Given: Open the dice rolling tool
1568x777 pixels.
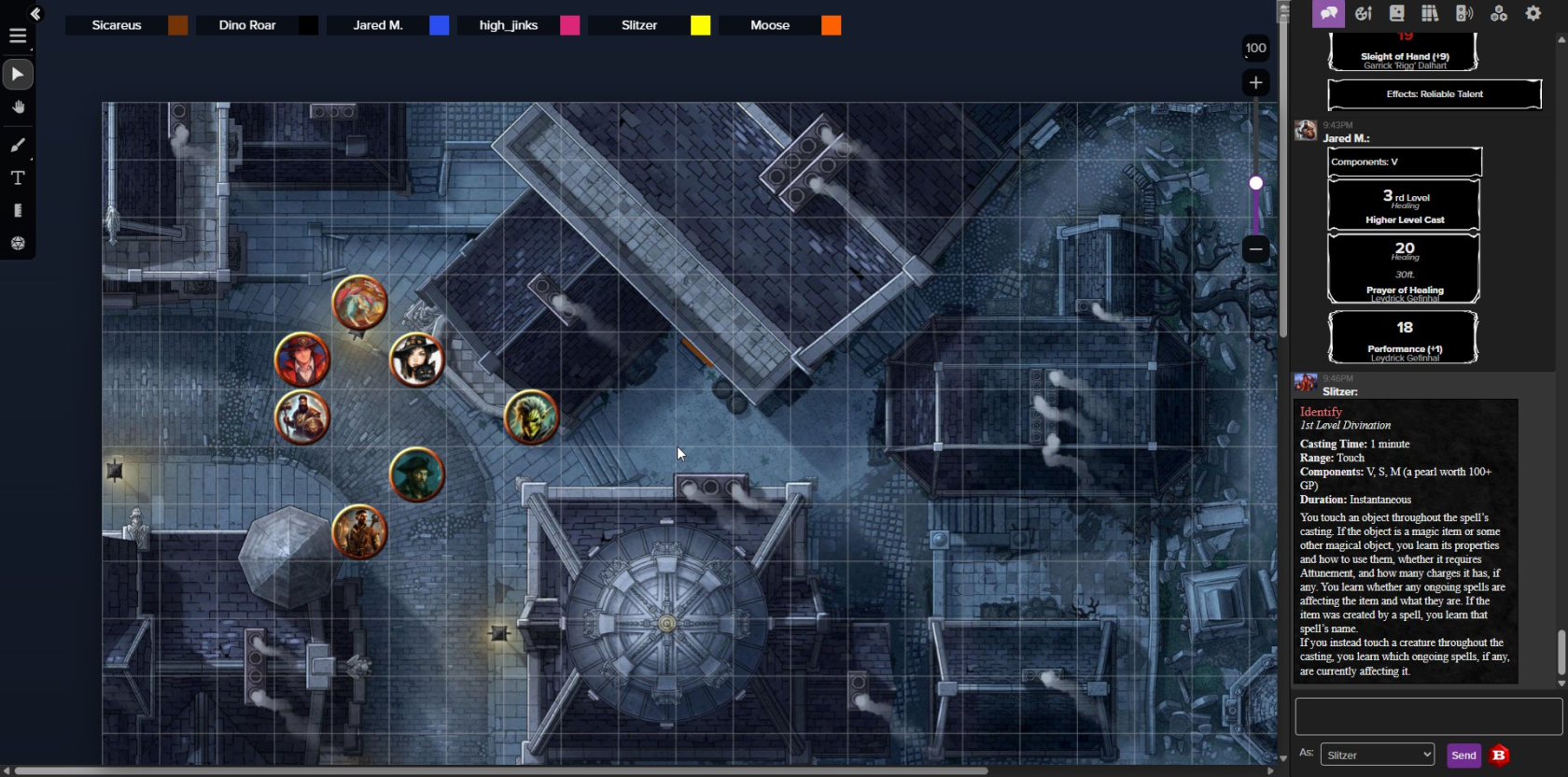Looking at the screenshot, I should 18,243.
